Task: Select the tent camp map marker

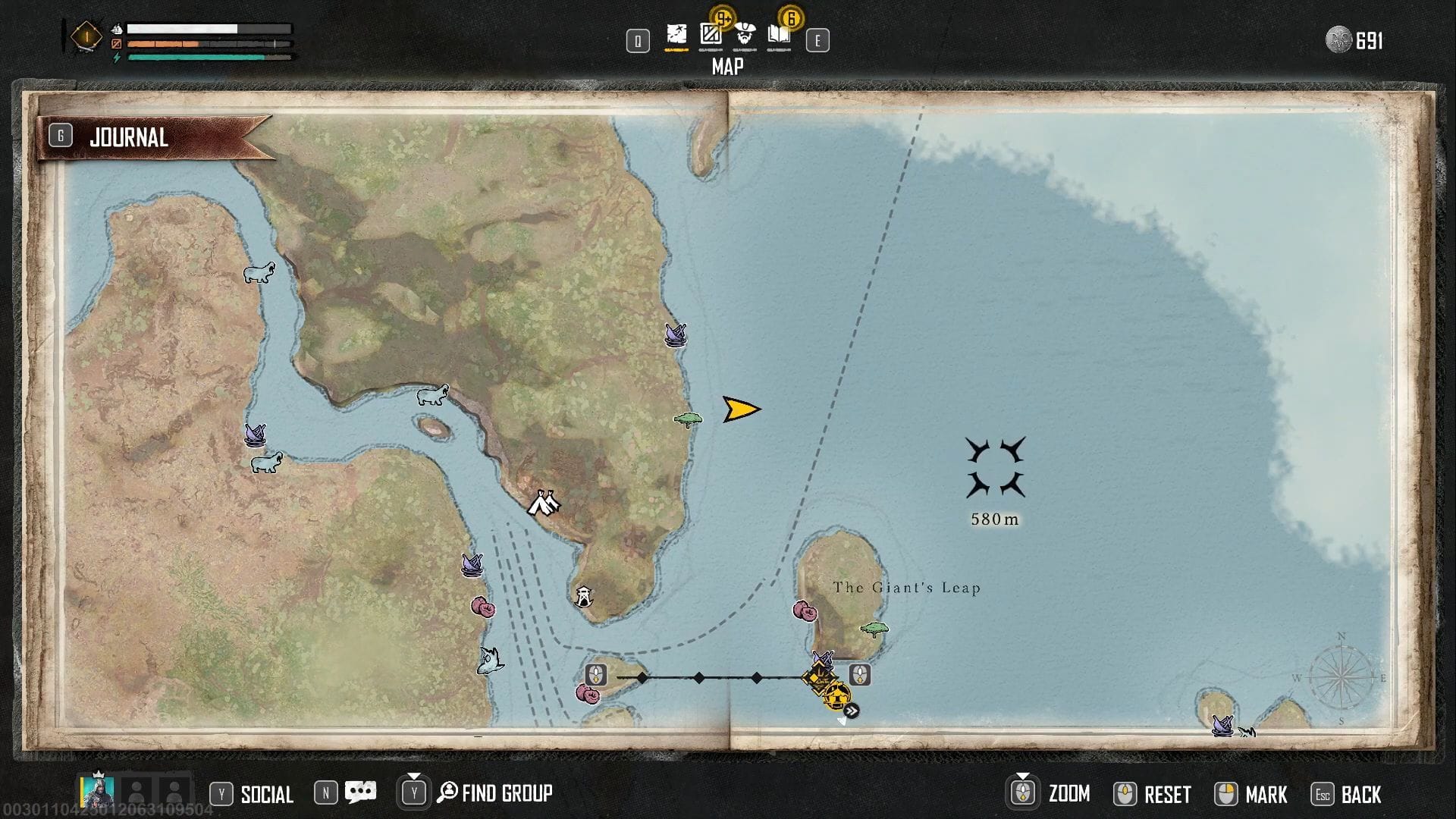Action: (543, 503)
